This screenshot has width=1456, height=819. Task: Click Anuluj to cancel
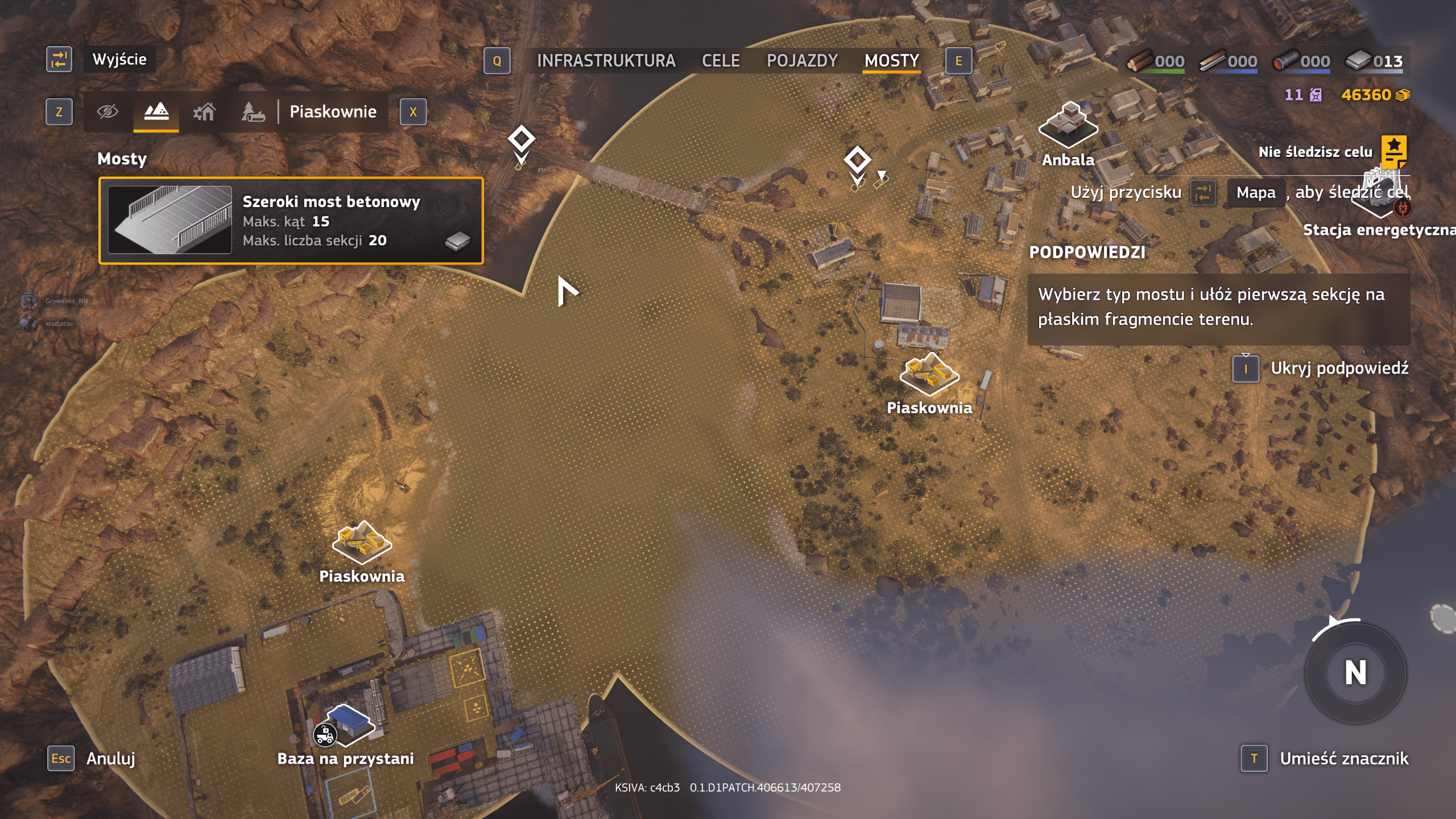(x=110, y=758)
